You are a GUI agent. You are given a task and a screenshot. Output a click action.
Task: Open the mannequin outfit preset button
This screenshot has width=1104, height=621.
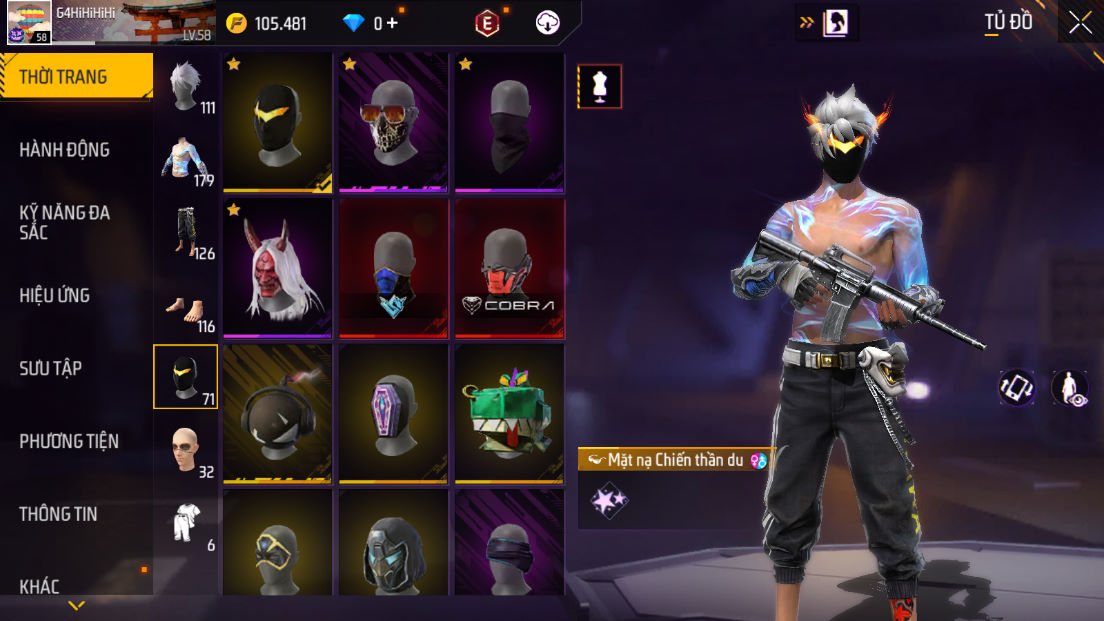(x=600, y=87)
